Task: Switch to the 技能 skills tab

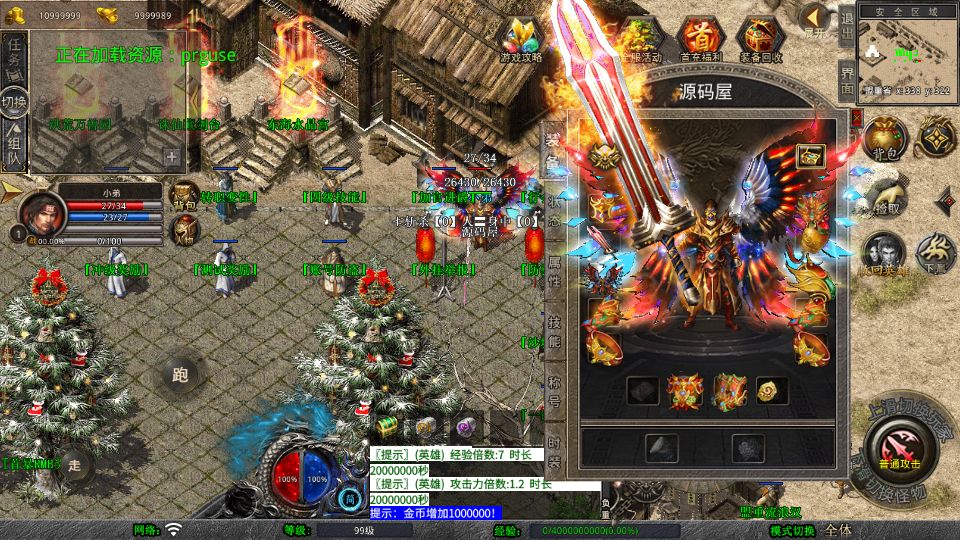Action: pos(554,332)
